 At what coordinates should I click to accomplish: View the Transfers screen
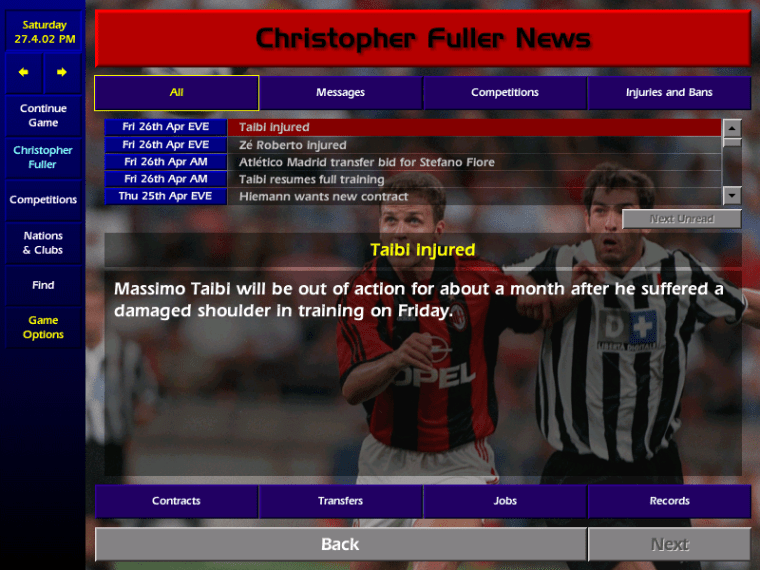tap(340, 501)
